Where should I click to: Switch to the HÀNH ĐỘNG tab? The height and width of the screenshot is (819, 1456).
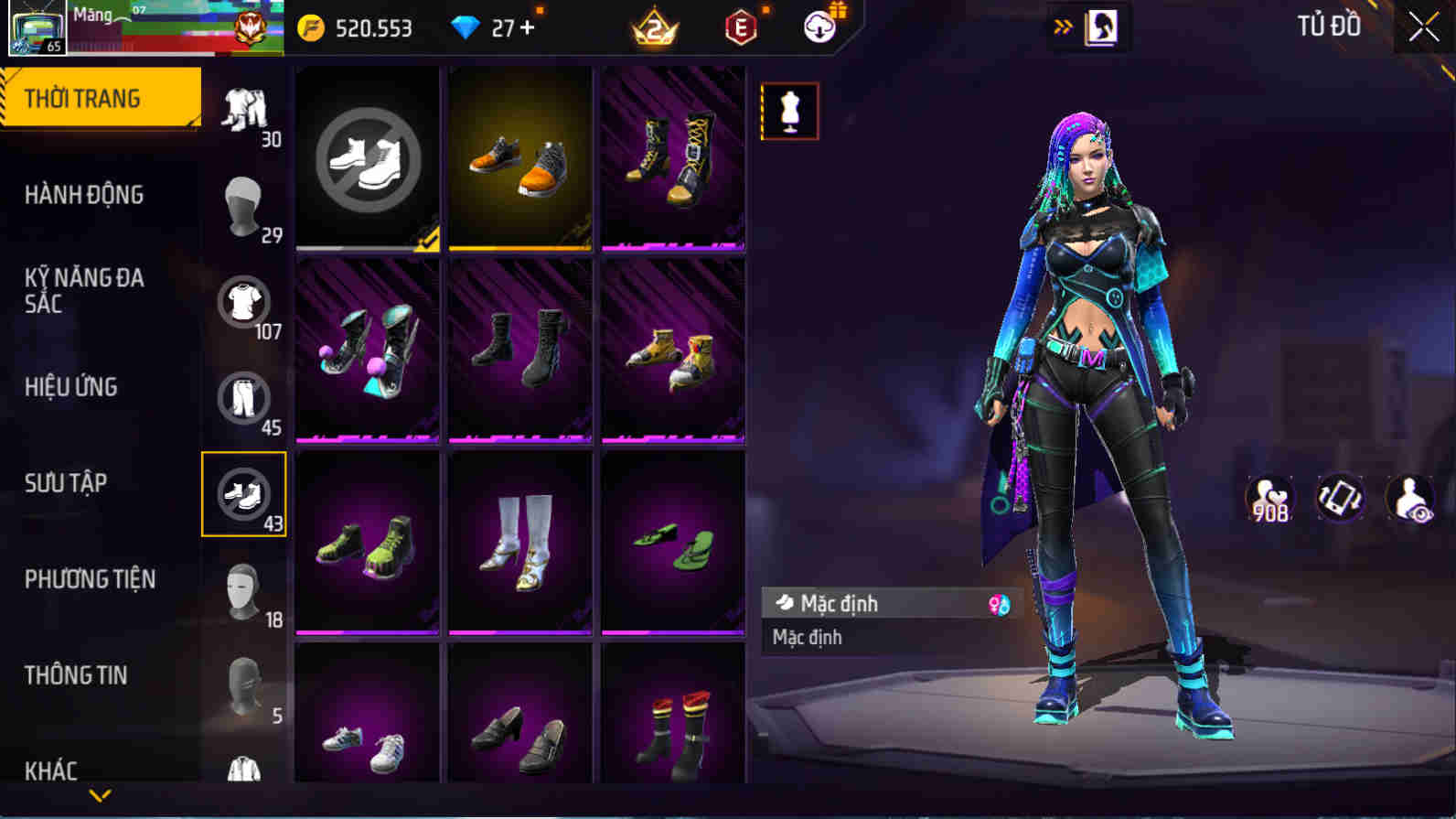pos(84,195)
